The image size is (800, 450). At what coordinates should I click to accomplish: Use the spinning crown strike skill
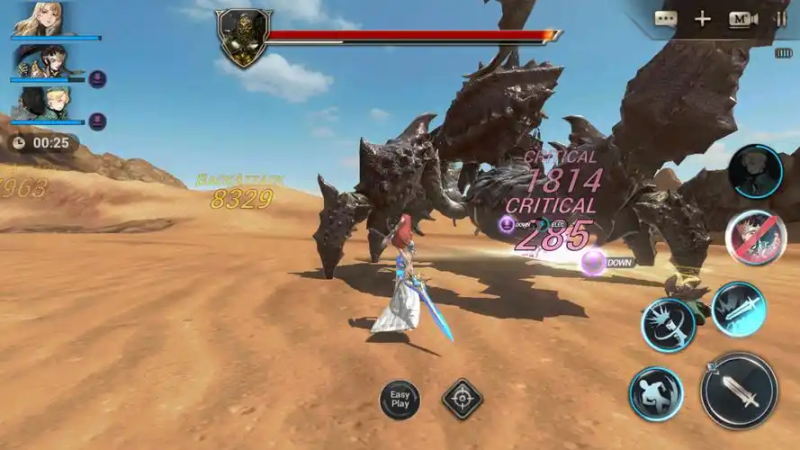click(x=668, y=325)
